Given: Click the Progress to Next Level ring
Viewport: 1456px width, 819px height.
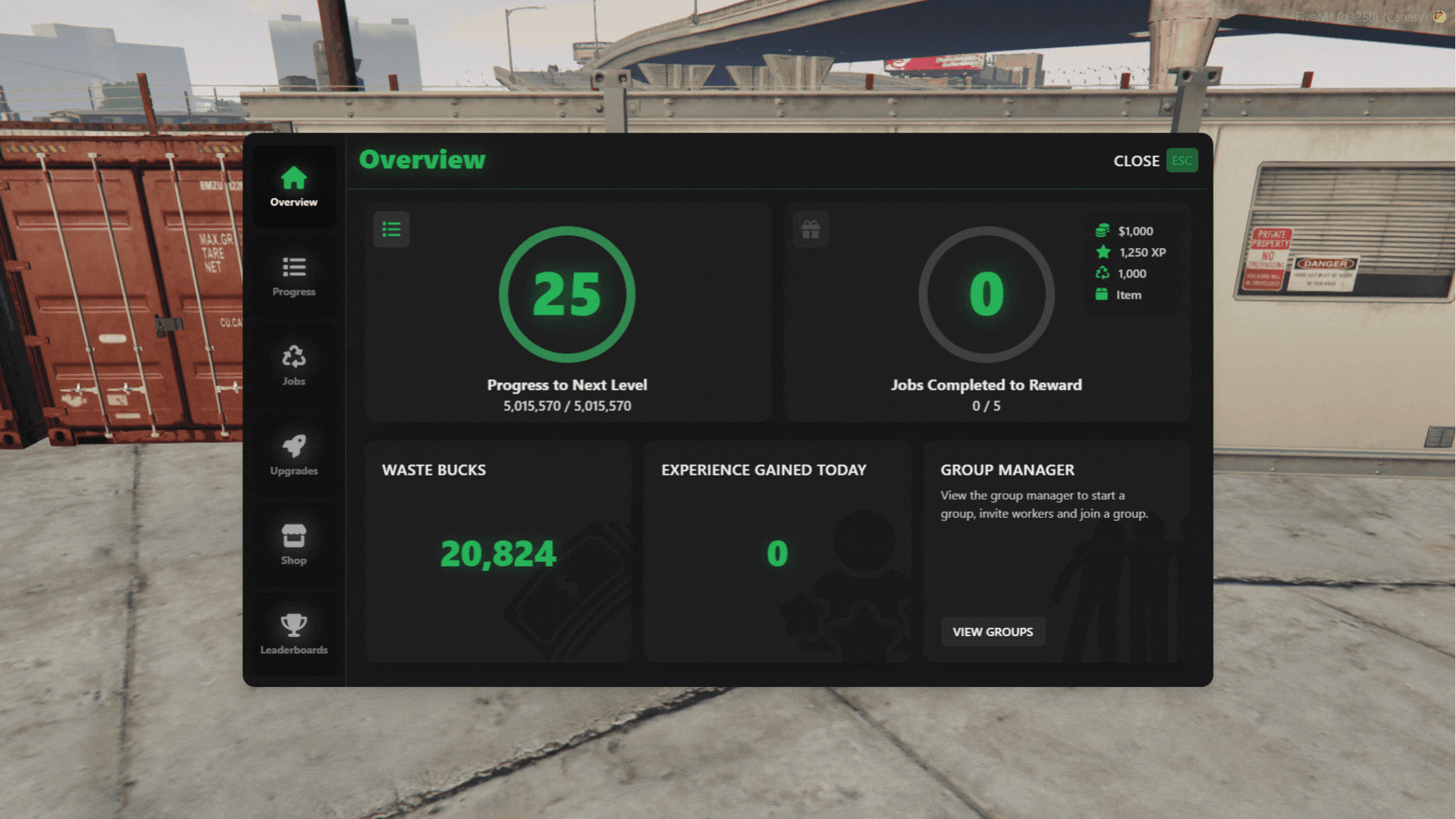Looking at the screenshot, I should click(567, 295).
